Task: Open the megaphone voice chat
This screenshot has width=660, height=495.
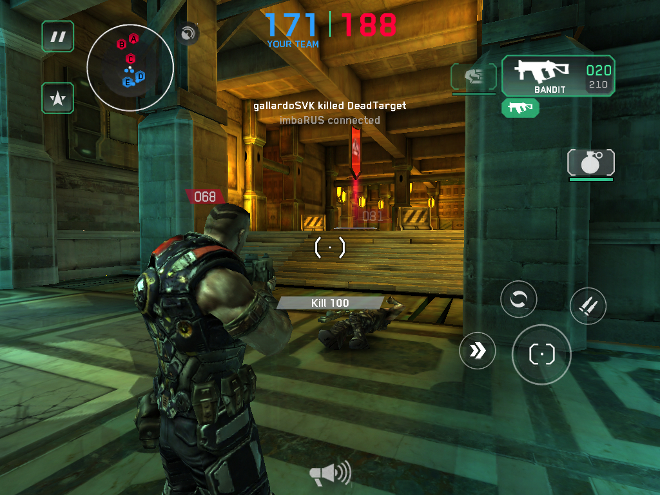Action: [329, 472]
